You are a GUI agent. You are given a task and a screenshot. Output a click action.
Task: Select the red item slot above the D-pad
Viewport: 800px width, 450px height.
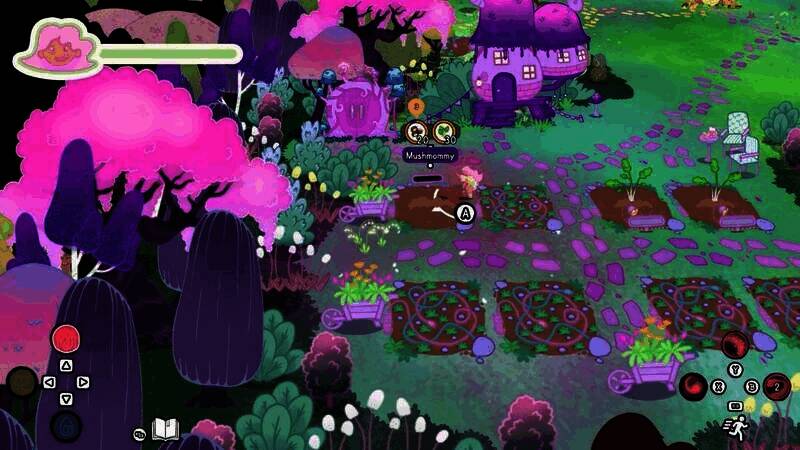66,339
